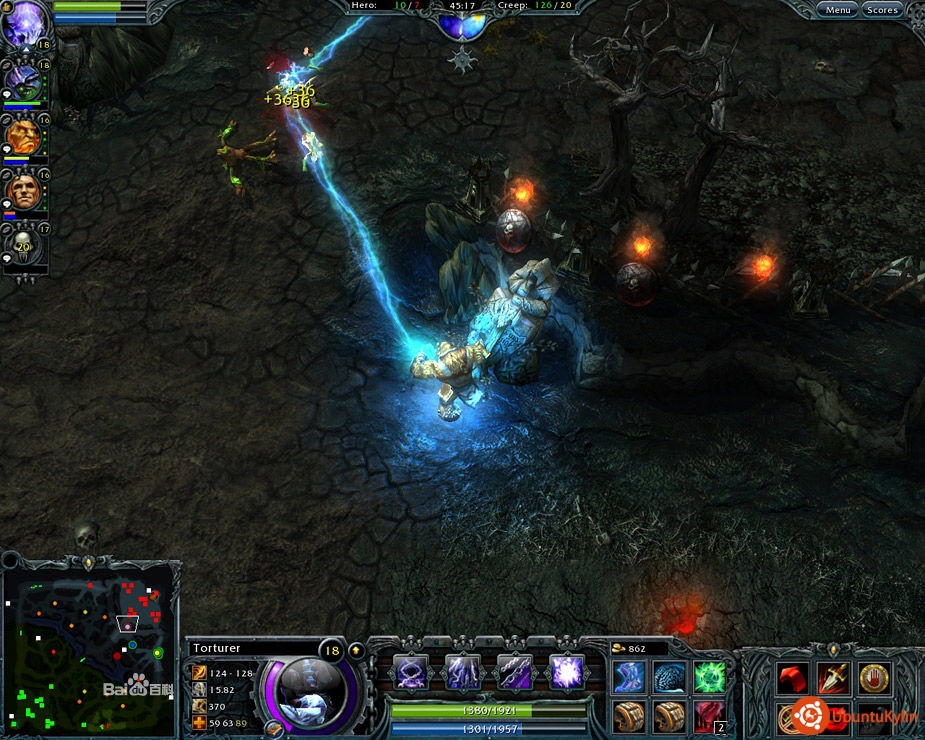Select the orange stone-faced ally portrait
Image resolution: width=925 pixels, height=740 pixels.
[22, 136]
